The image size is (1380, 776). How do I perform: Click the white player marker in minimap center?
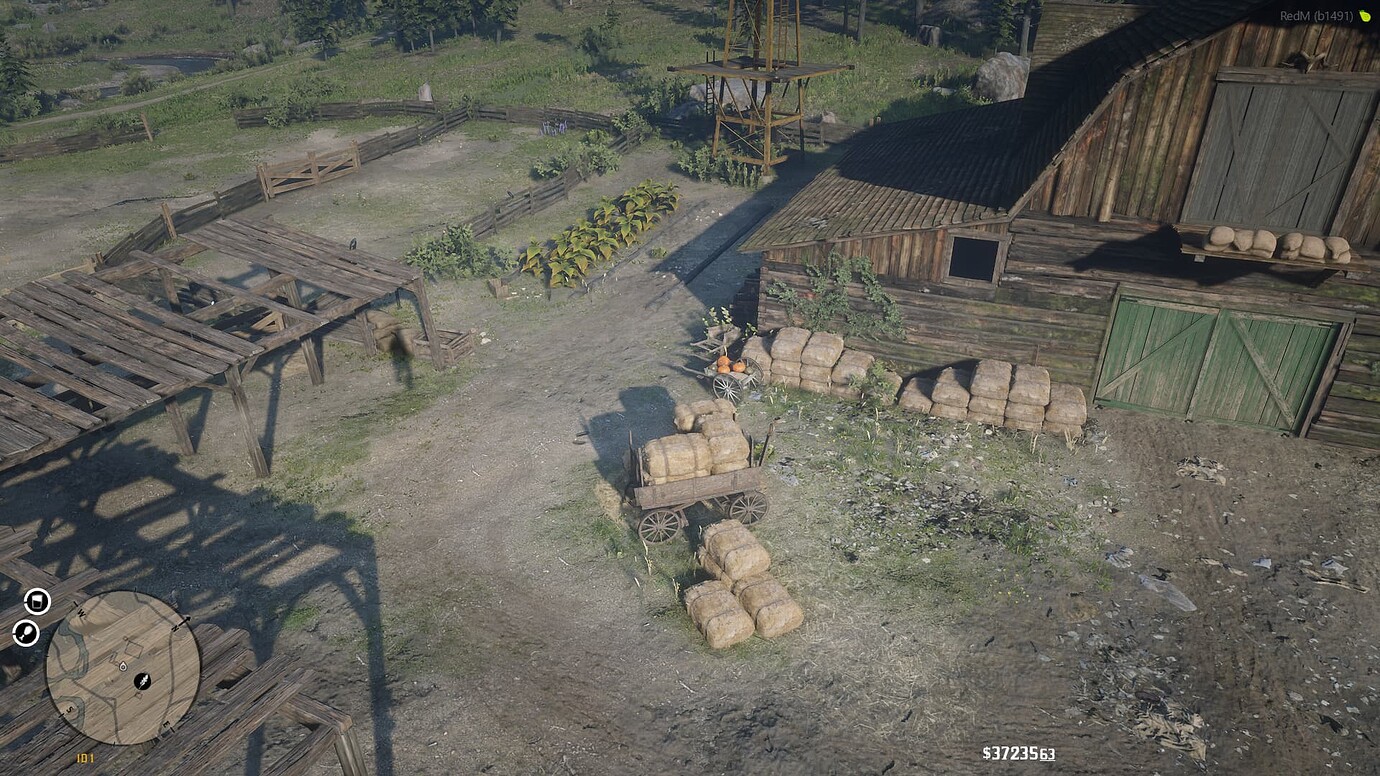[122, 666]
